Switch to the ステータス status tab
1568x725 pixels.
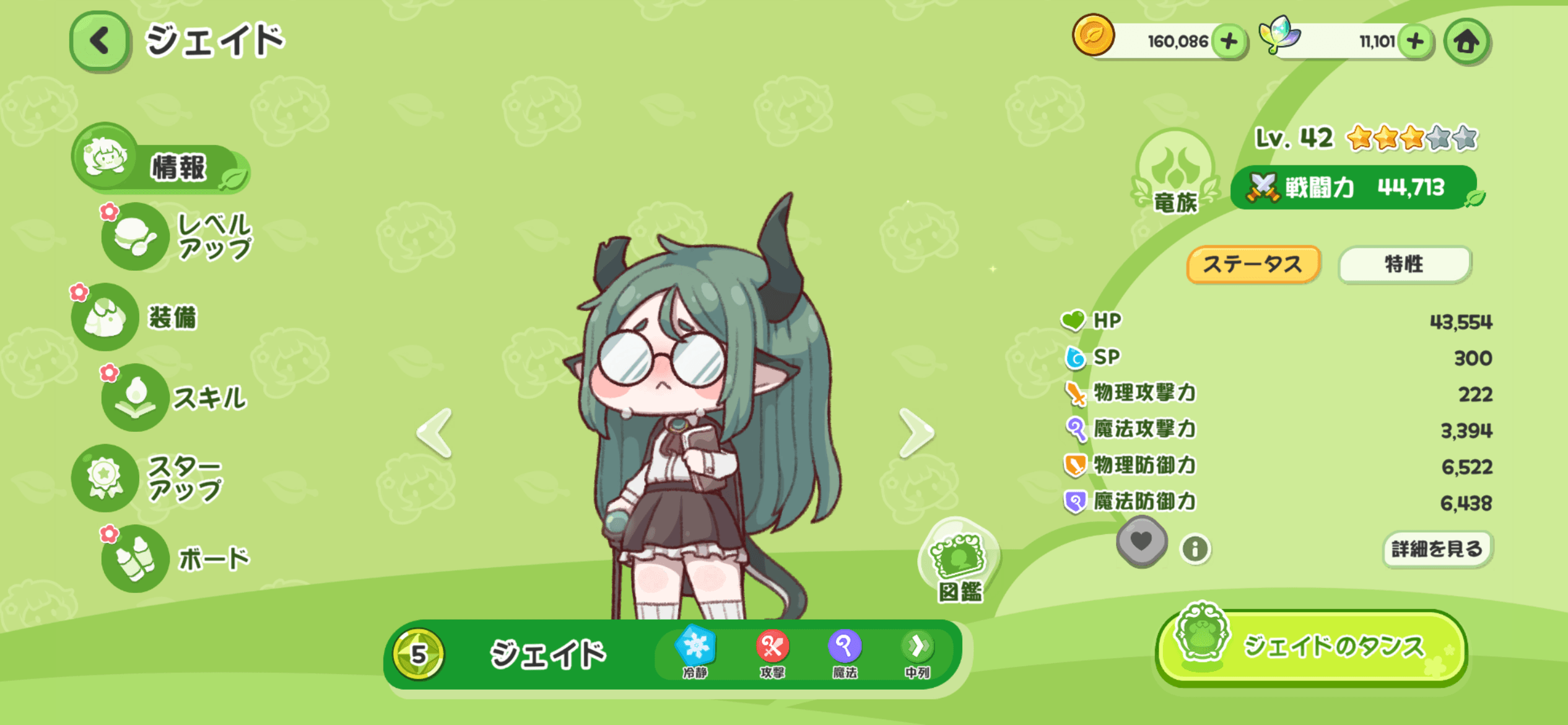pos(1252,265)
